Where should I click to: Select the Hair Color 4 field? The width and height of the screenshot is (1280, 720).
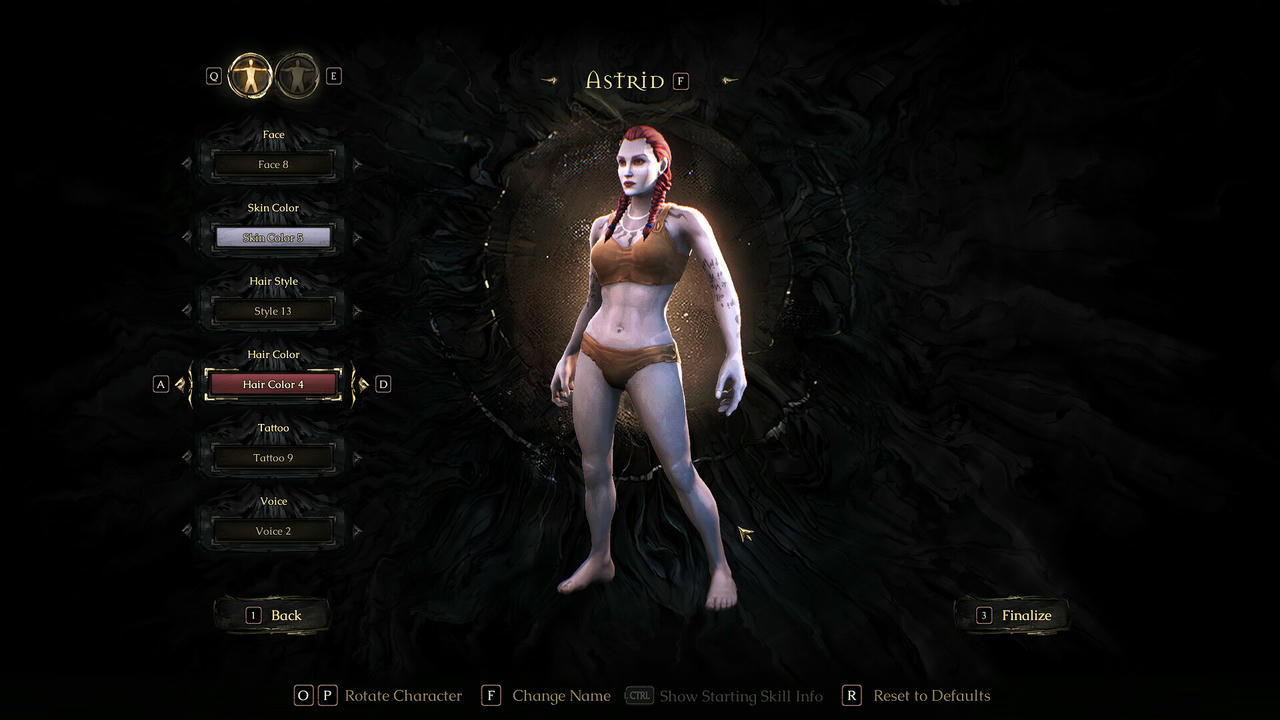pyautogui.click(x=272, y=384)
